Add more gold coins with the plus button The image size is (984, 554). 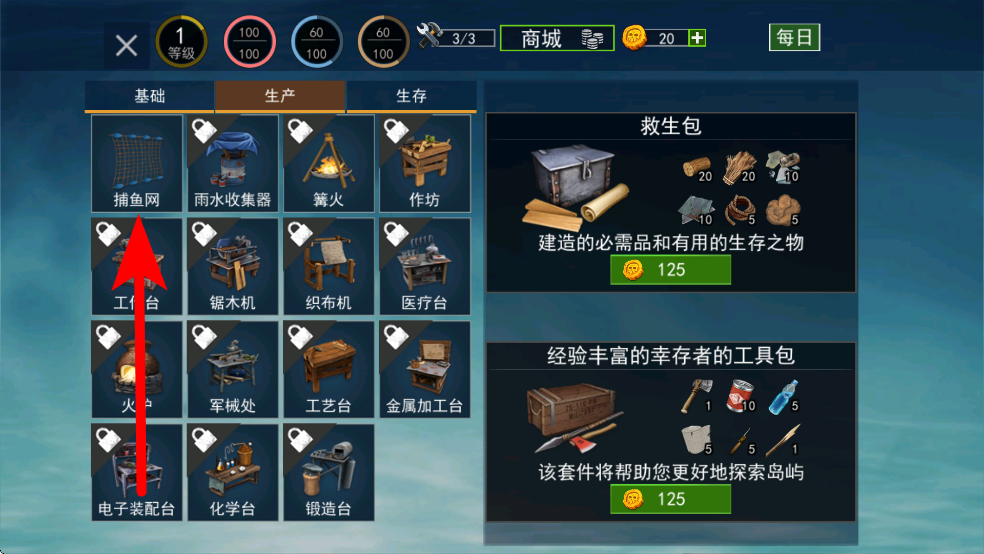click(697, 38)
